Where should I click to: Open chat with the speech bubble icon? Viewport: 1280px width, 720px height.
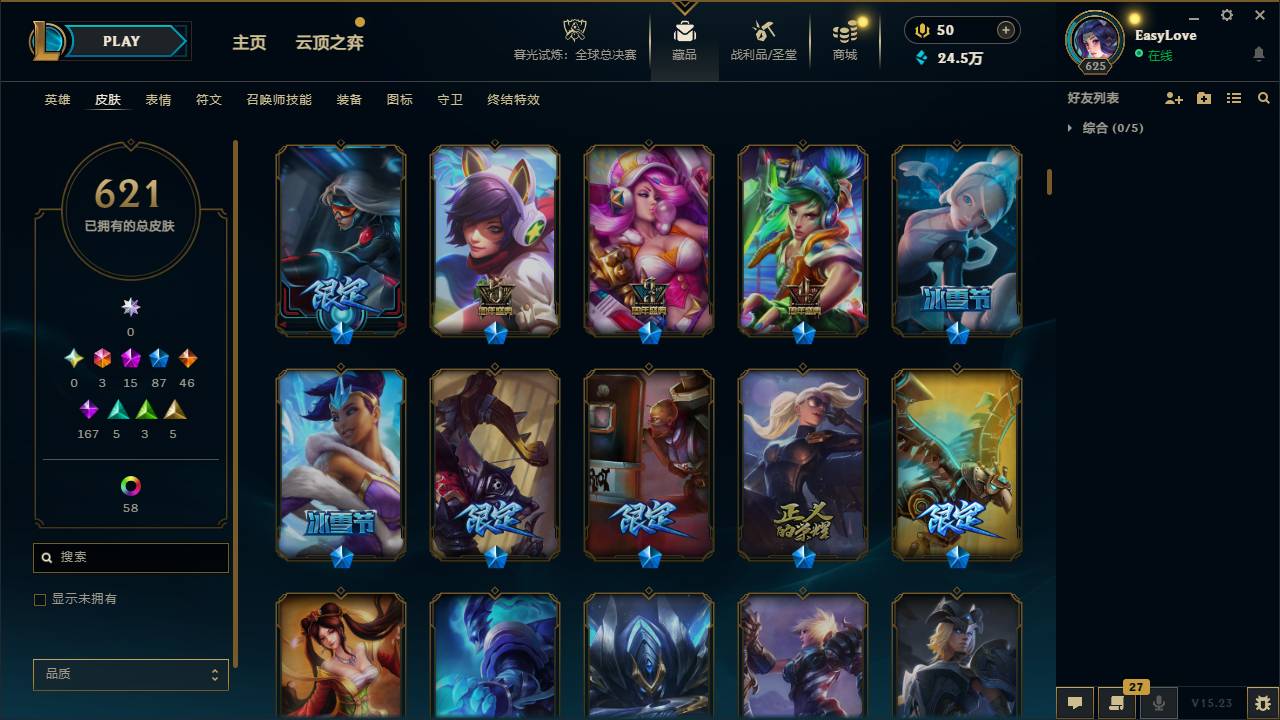(1075, 703)
